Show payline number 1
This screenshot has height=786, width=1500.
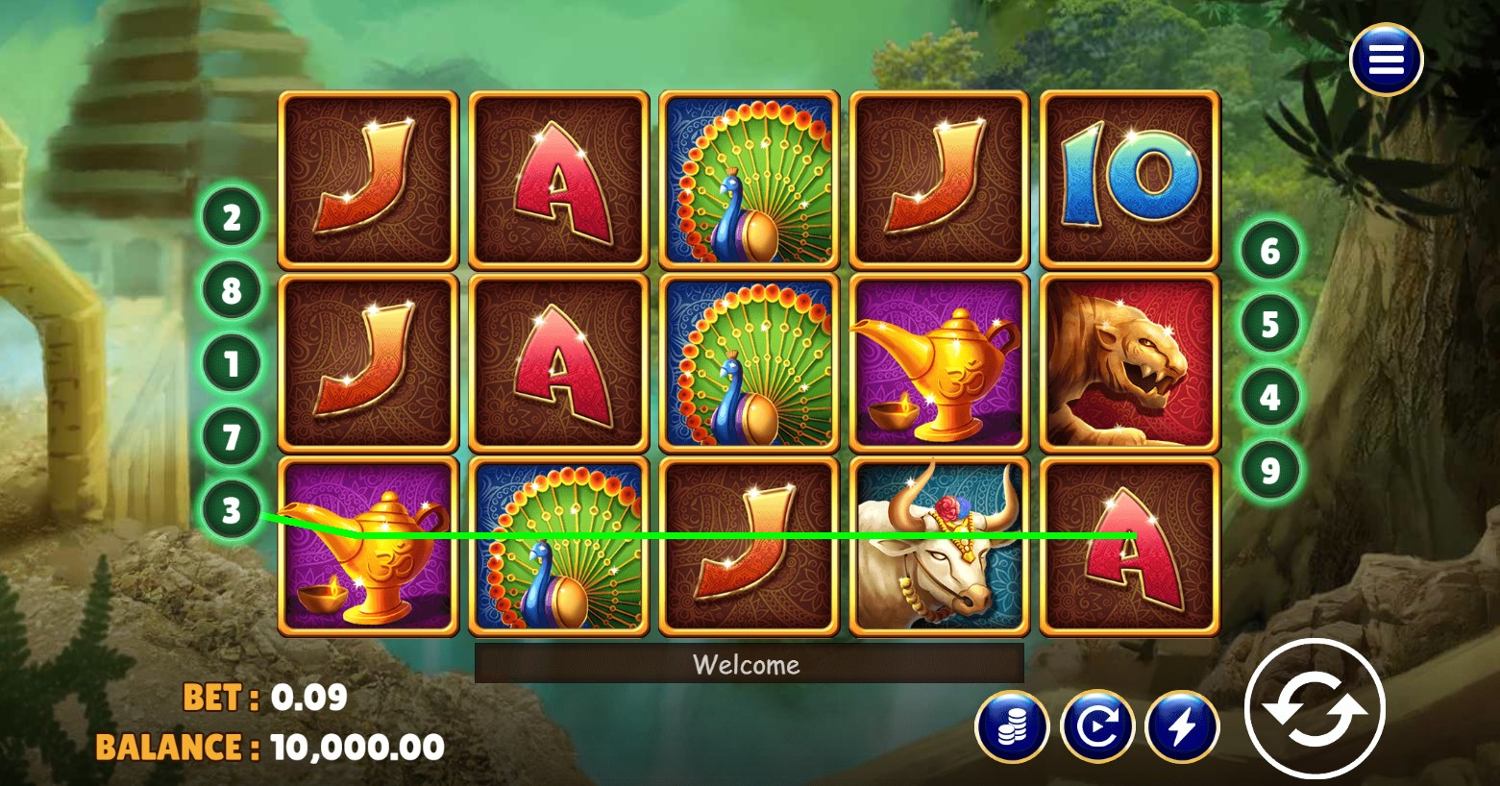click(231, 364)
